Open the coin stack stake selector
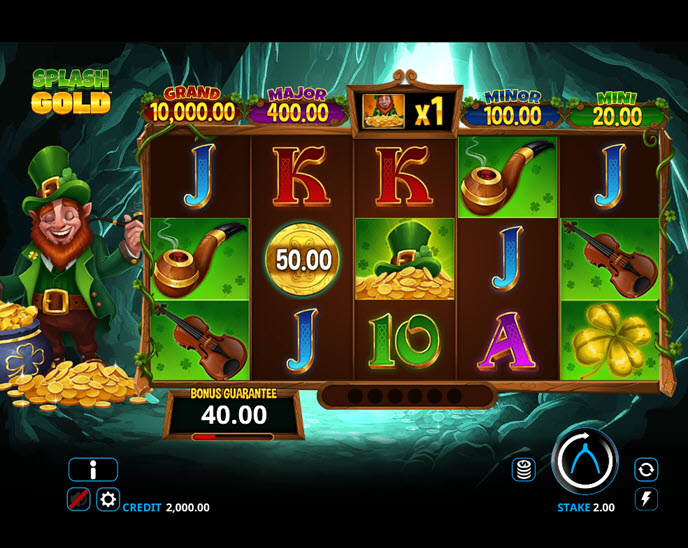The width and height of the screenshot is (688, 548). 522,468
